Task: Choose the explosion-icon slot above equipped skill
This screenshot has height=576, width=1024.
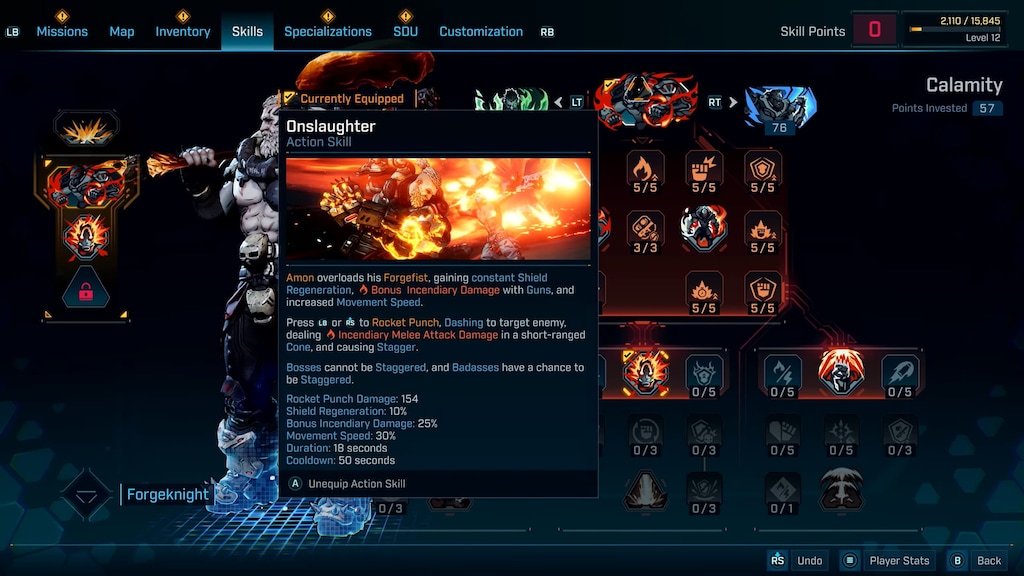Action: pos(86,129)
